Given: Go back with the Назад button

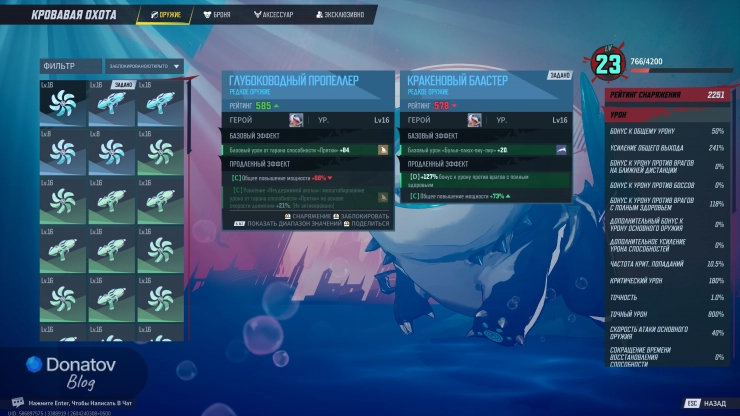Looking at the screenshot, I should point(706,403).
